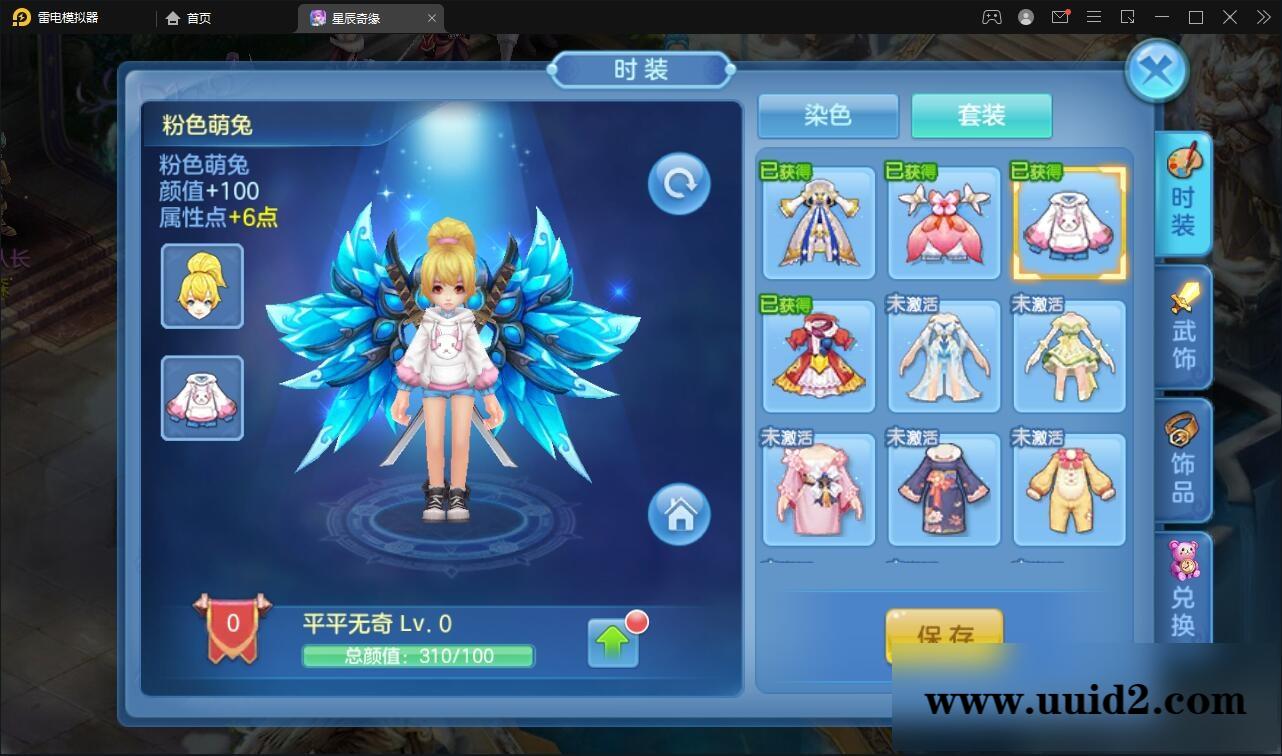
Task: Click the home icon below the rotate button
Action: click(x=681, y=514)
